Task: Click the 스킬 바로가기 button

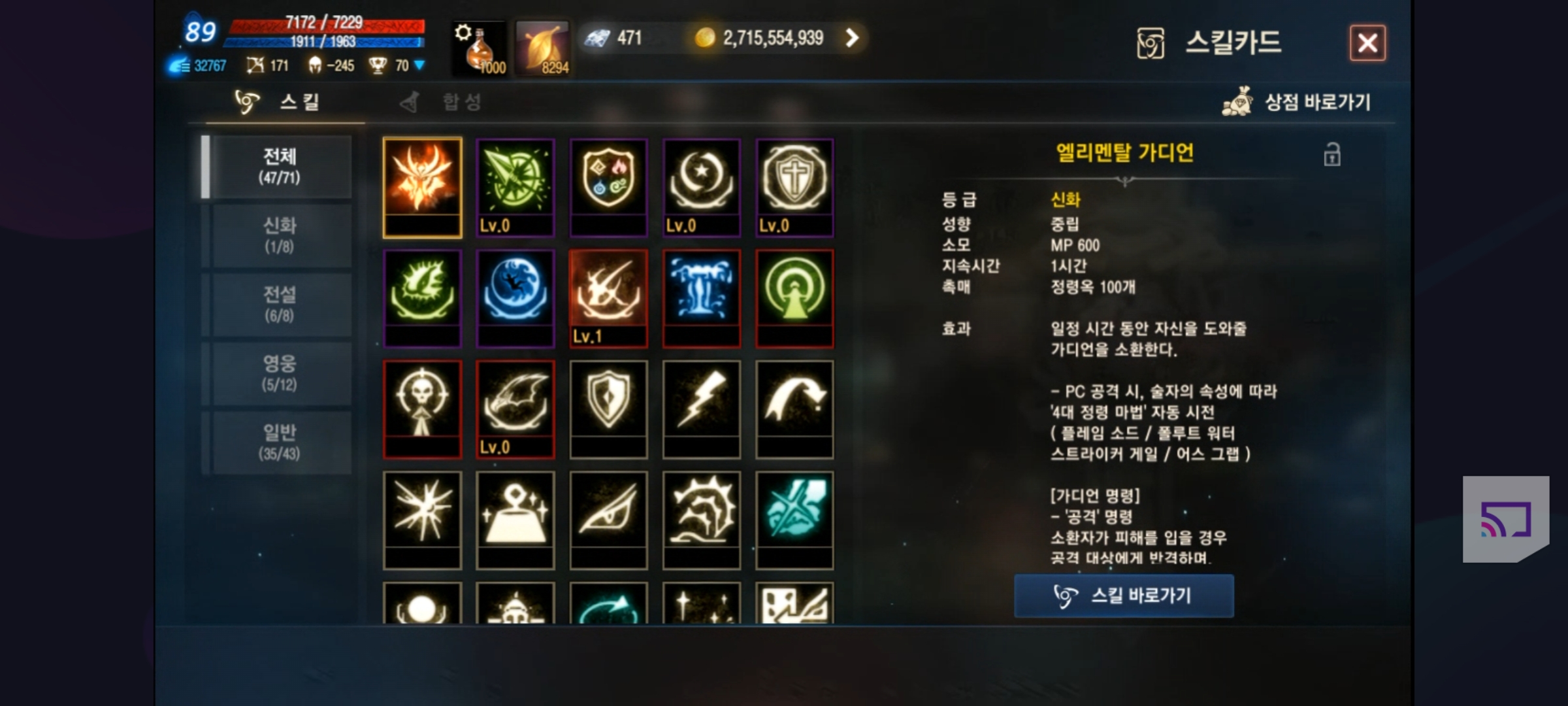Action: 1124,596
